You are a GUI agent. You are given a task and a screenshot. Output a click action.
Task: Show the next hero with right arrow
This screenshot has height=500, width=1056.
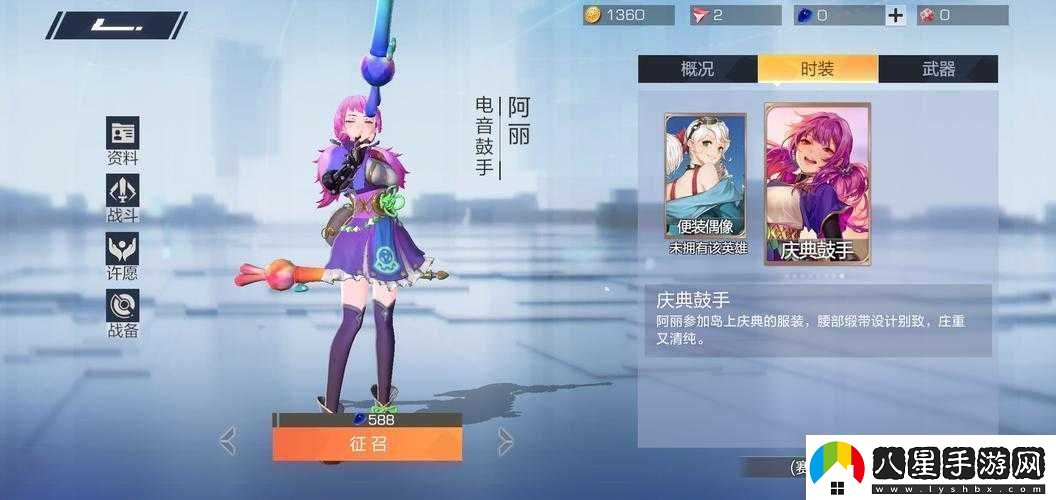(x=506, y=440)
